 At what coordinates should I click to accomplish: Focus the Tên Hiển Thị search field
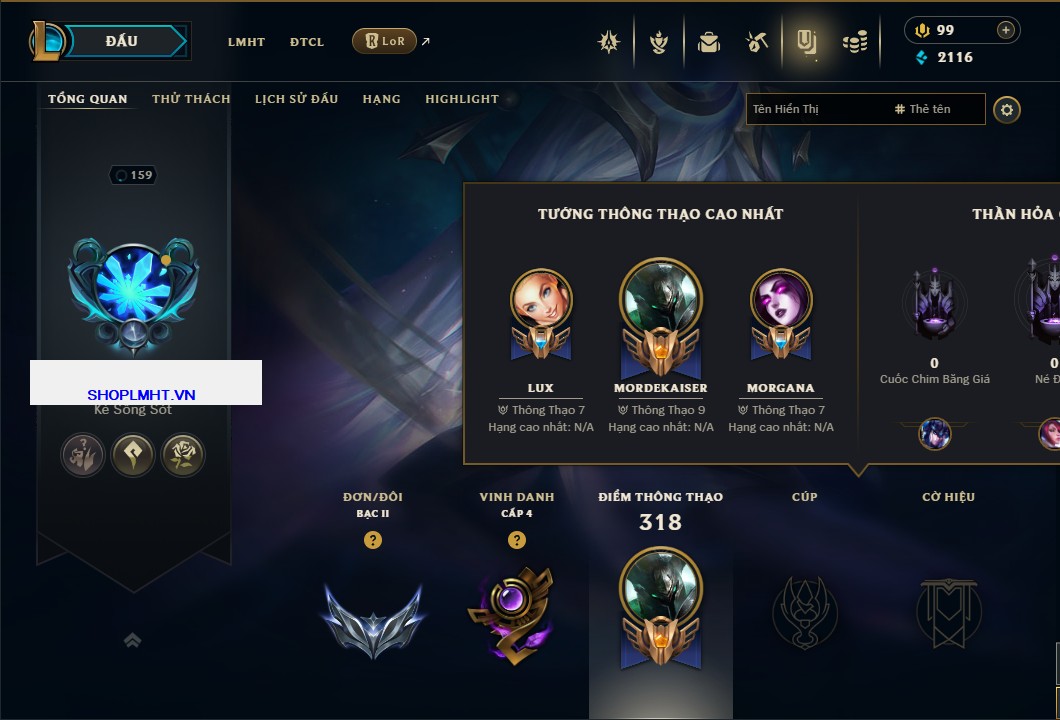tap(815, 109)
